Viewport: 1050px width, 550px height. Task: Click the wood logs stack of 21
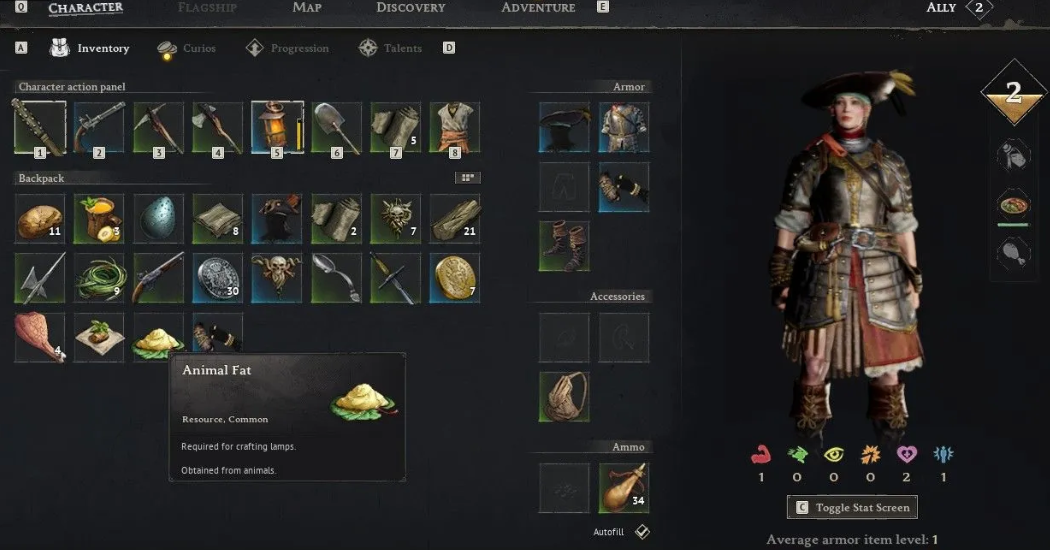click(455, 218)
